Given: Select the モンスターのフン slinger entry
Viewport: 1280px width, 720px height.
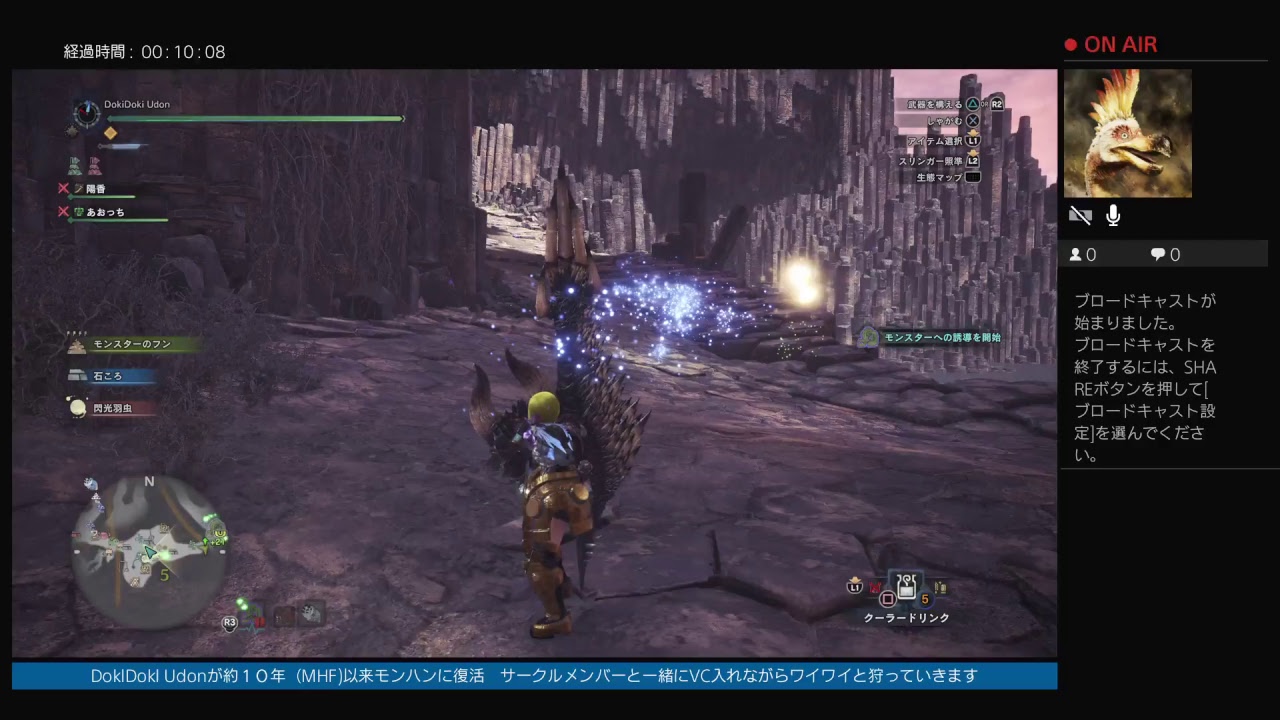Looking at the screenshot, I should [131, 344].
